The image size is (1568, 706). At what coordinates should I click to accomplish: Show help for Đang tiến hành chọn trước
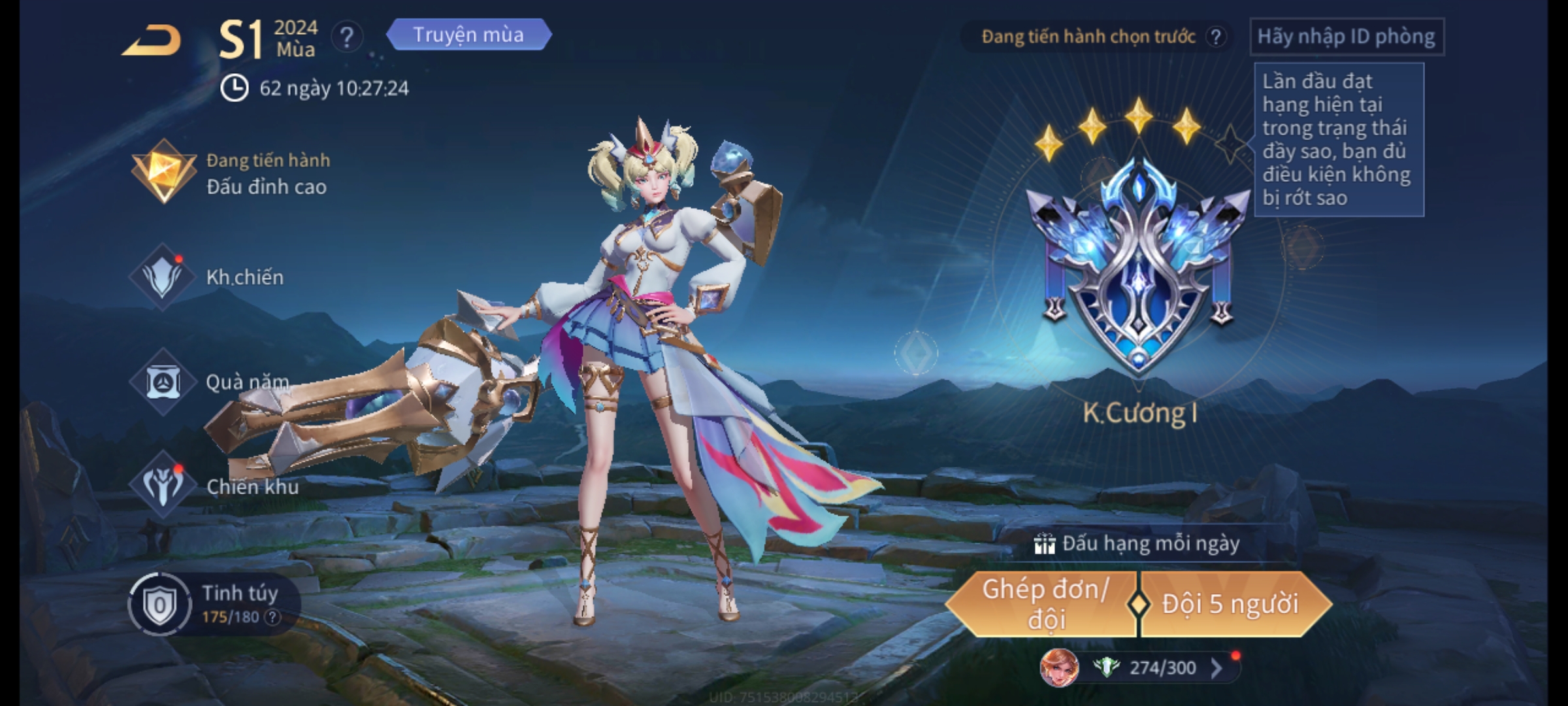click(1216, 37)
